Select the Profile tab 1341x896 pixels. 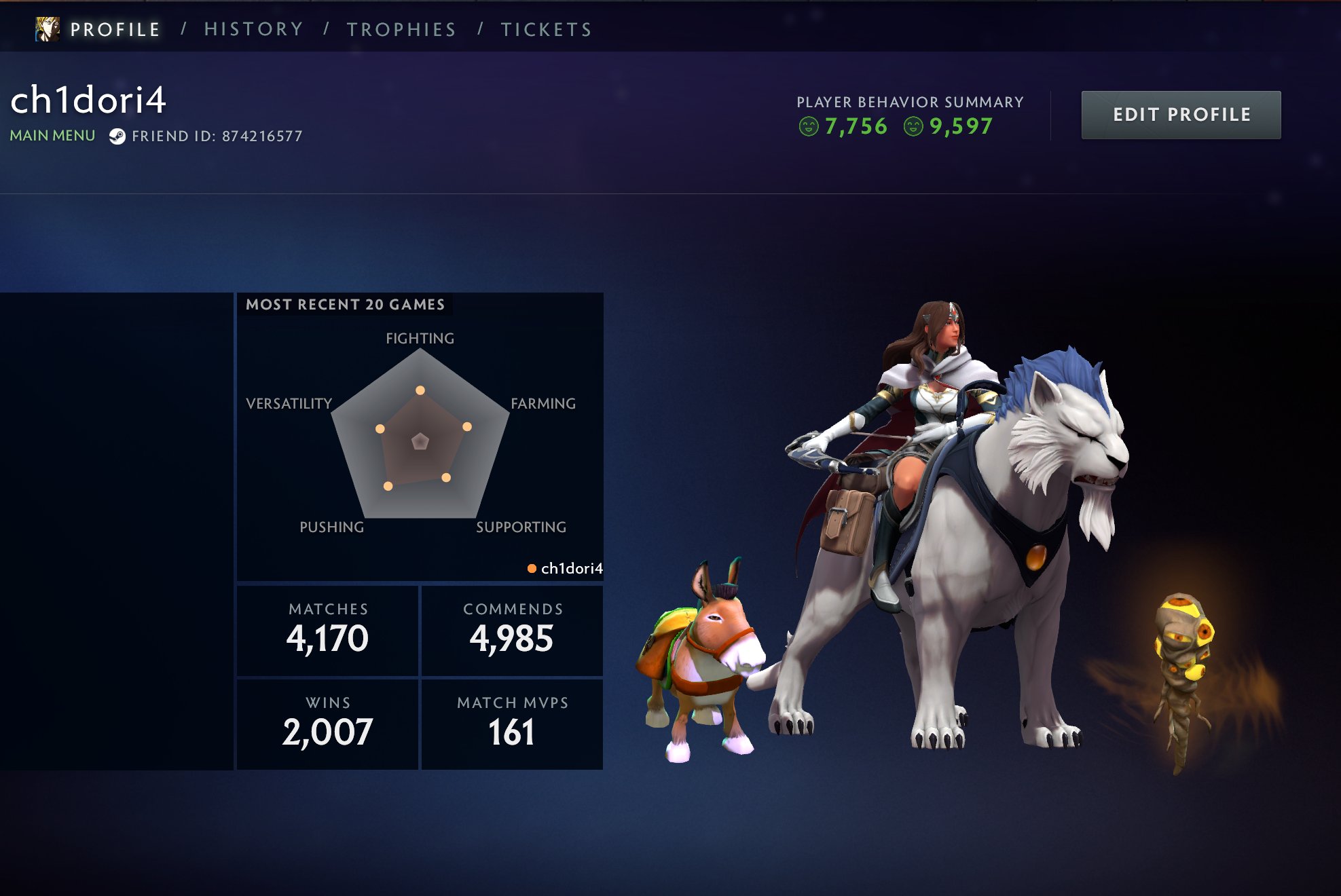pos(115,29)
